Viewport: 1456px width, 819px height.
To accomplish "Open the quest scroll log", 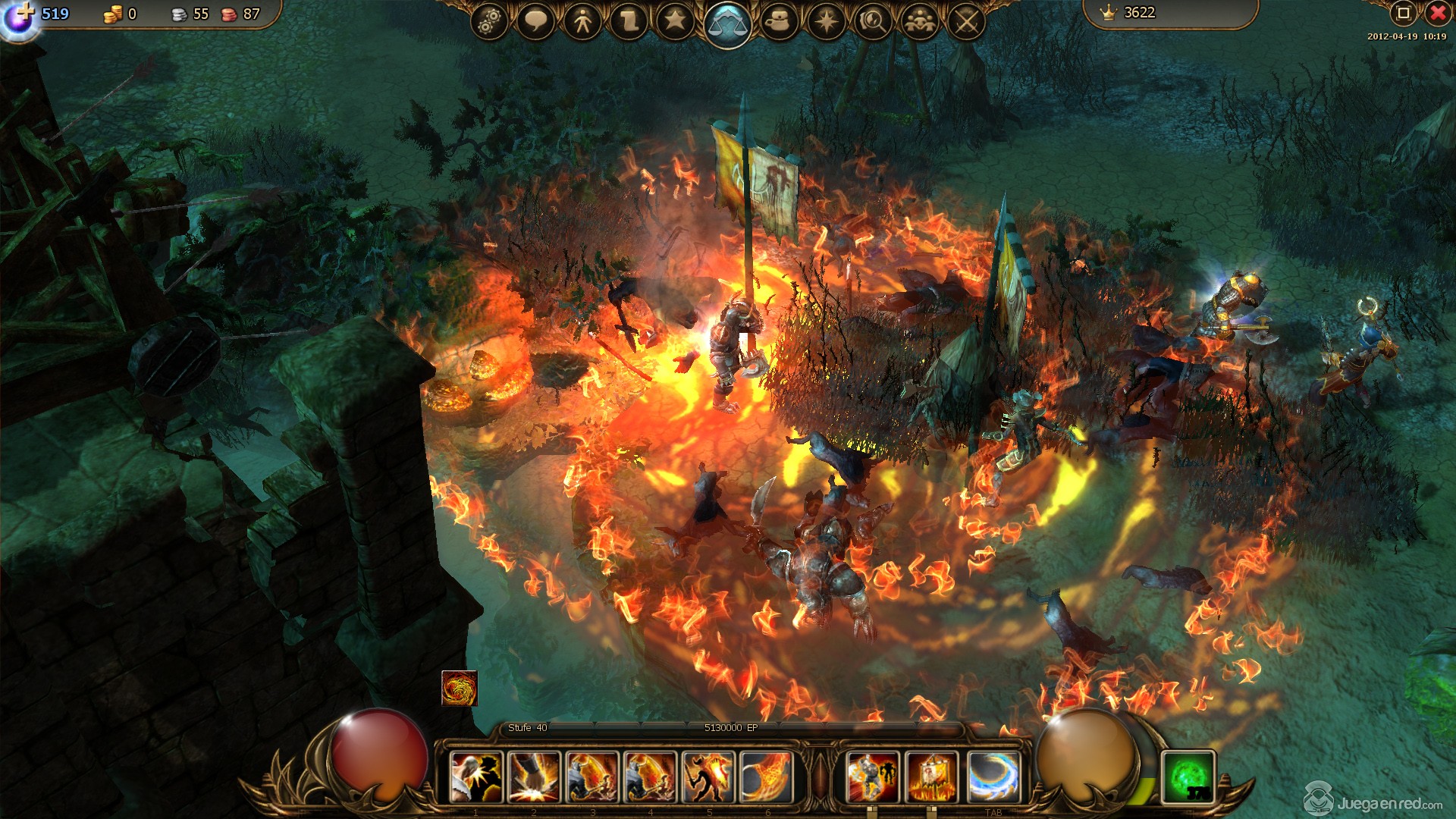I will (x=629, y=22).
